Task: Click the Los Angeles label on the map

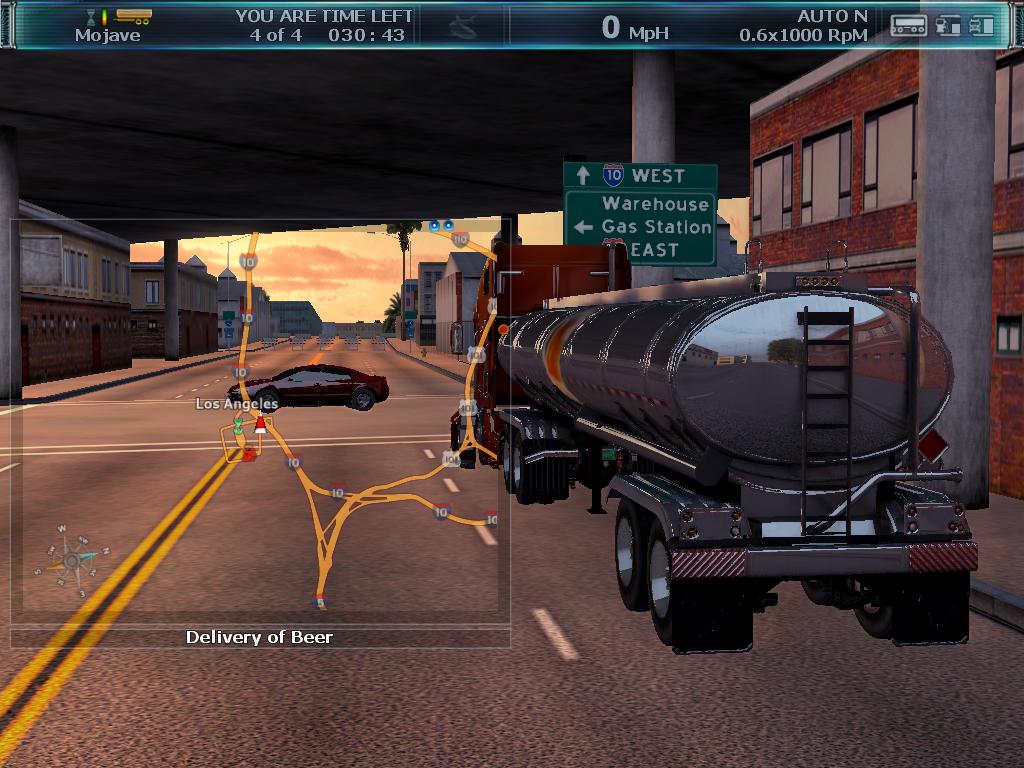Action: pos(236,404)
